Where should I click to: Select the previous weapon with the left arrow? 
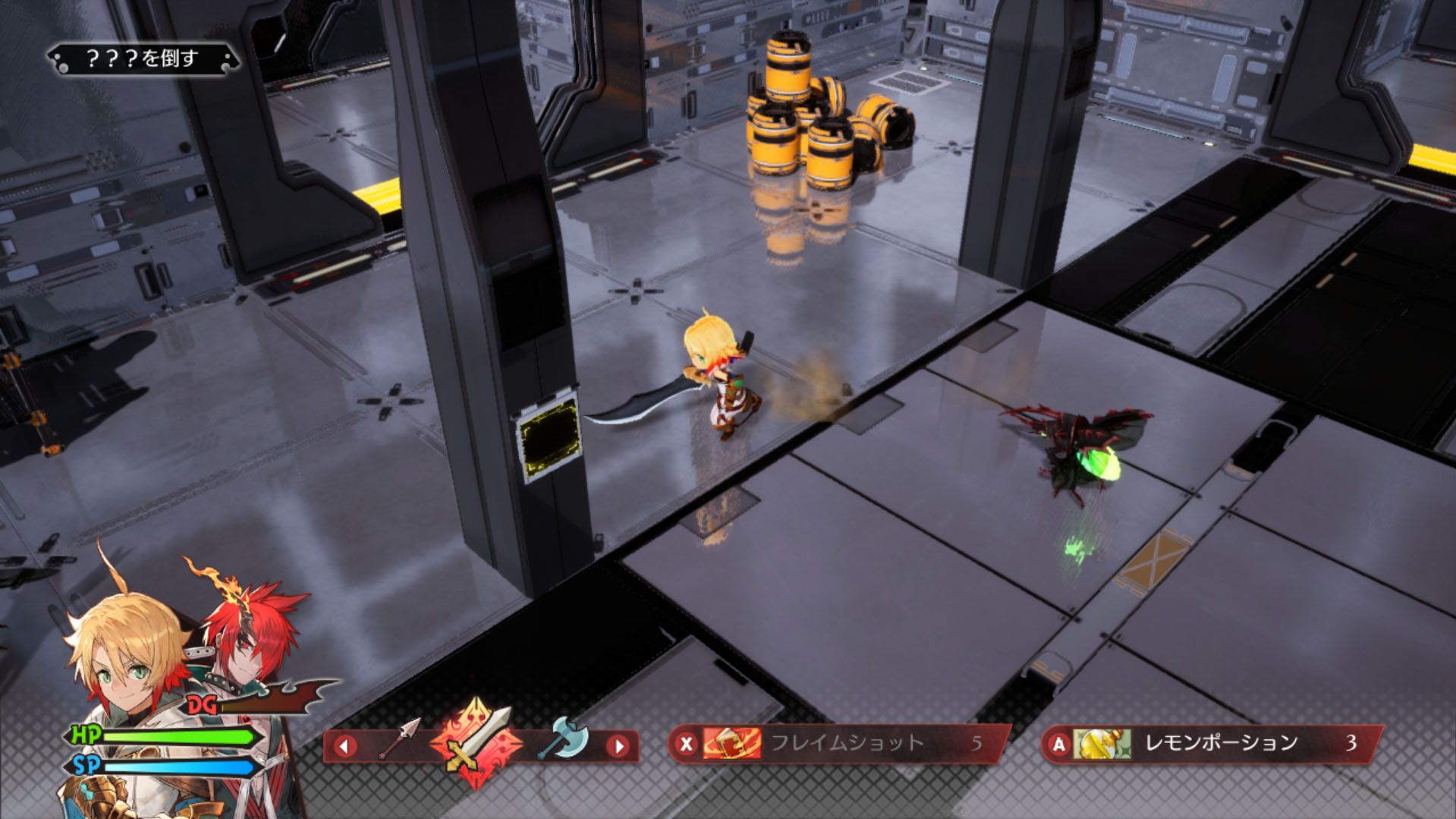[x=345, y=745]
